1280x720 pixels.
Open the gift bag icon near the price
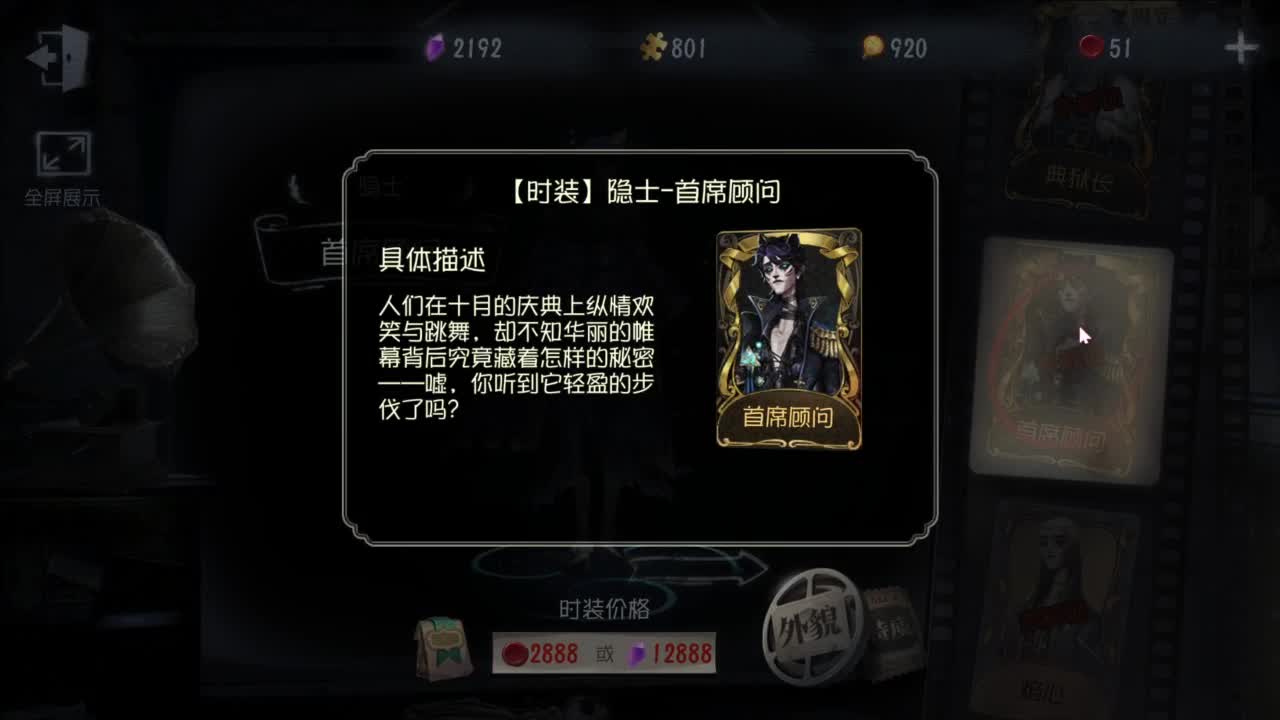pyautogui.click(x=446, y=650)
